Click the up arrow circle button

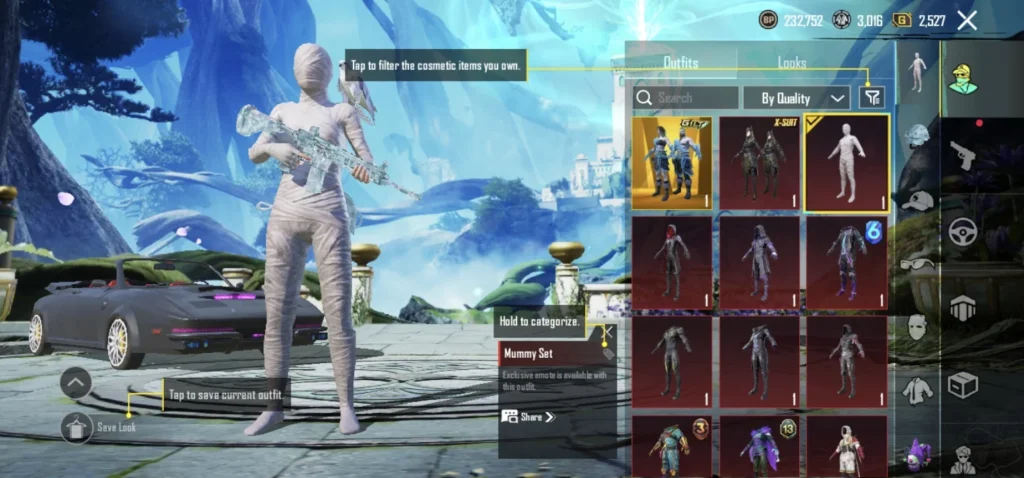[x=77, y=383]
